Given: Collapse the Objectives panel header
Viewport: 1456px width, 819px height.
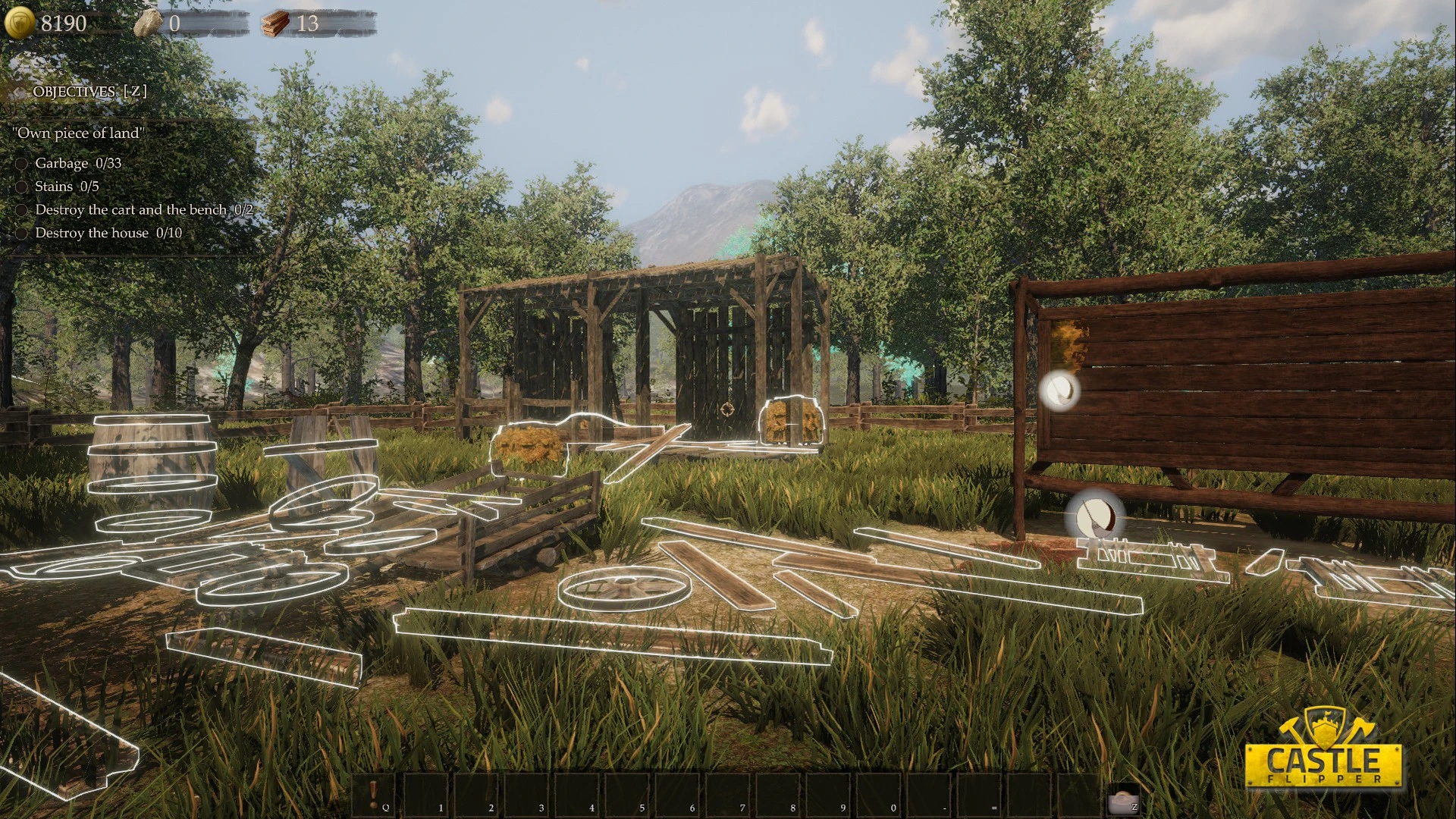Looking at the screenshot, I should (89, 92).
